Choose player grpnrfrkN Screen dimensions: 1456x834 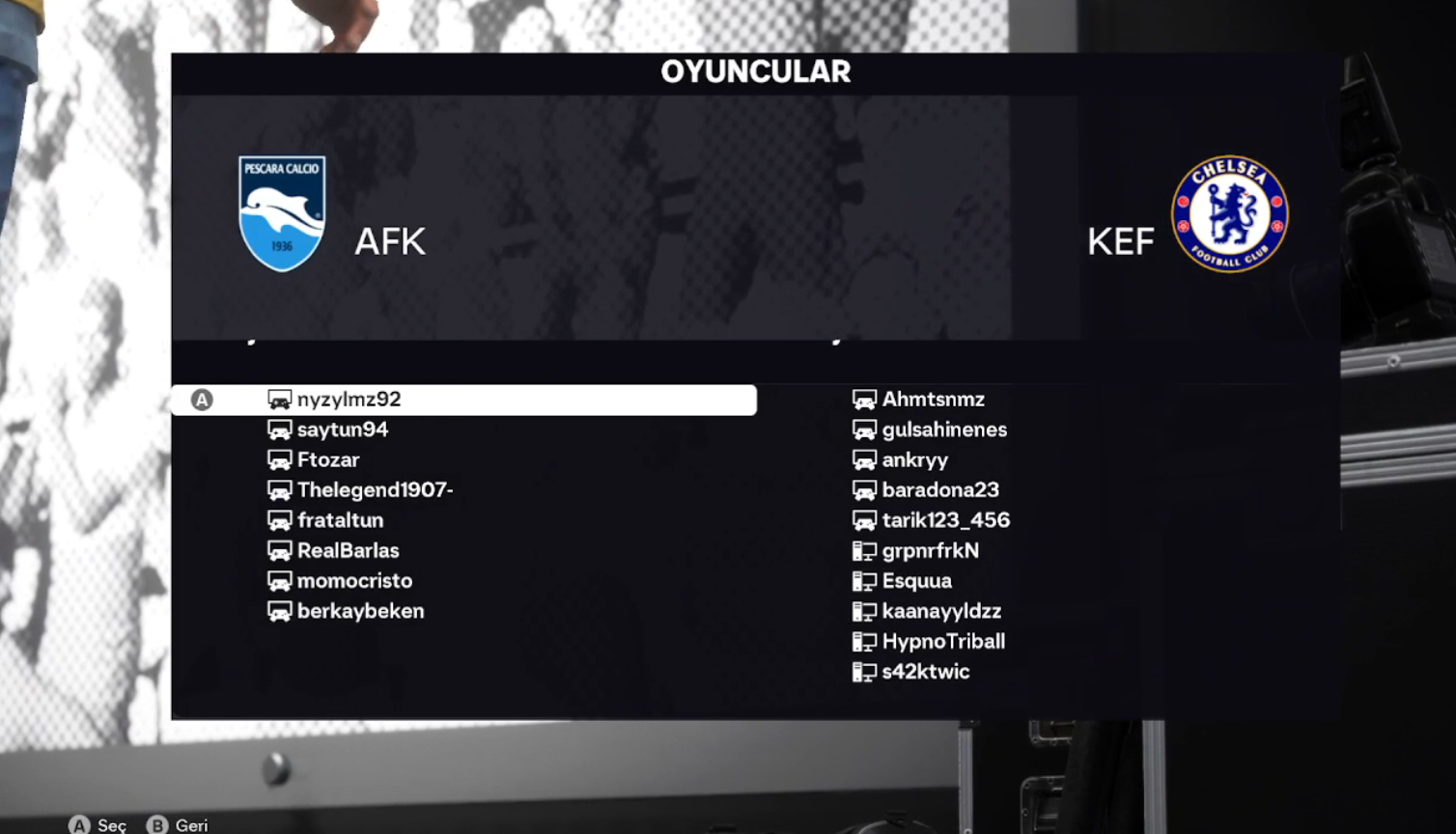pos(930,551)
